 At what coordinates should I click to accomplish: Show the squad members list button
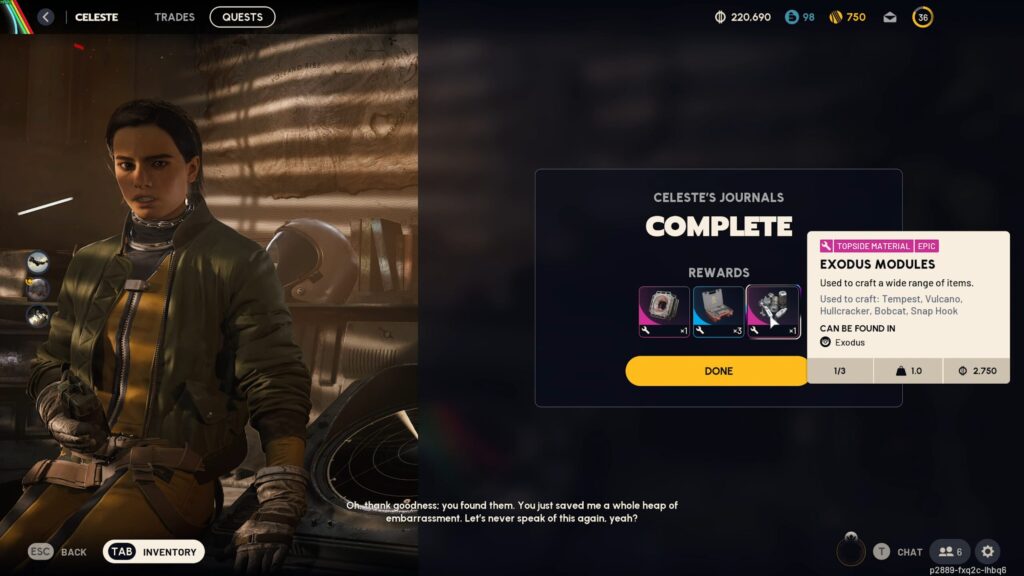coord(950,552)
